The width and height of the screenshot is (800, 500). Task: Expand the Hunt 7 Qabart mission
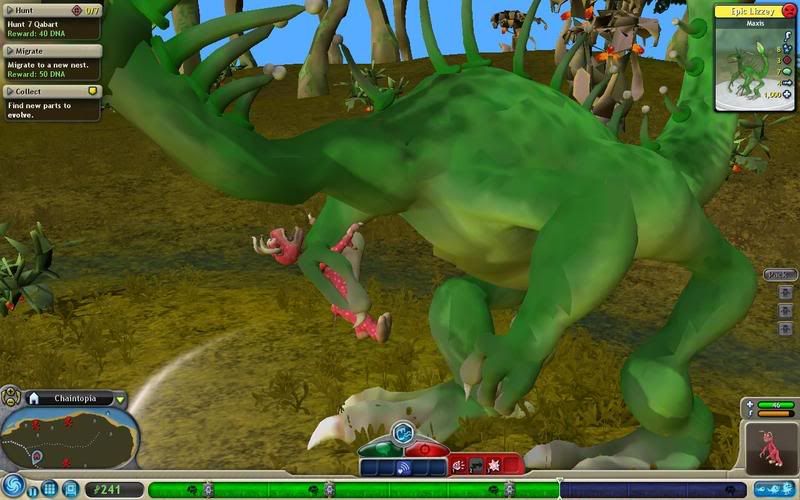[x=9, y=10]
